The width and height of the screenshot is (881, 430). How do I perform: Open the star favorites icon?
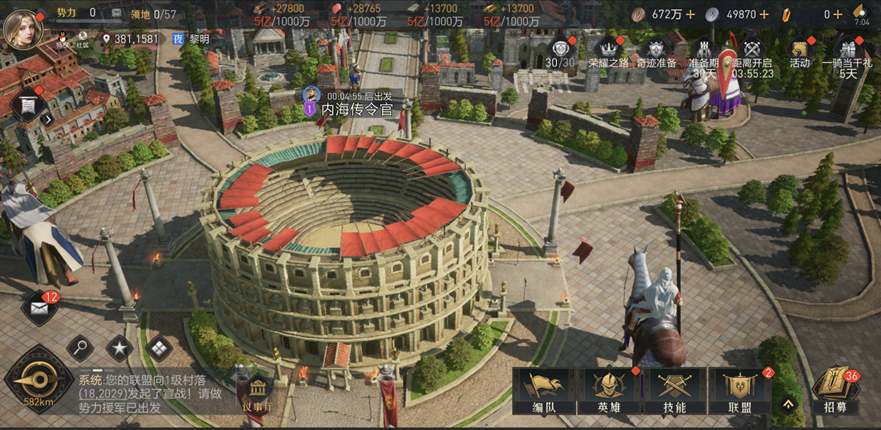(120, 348)
